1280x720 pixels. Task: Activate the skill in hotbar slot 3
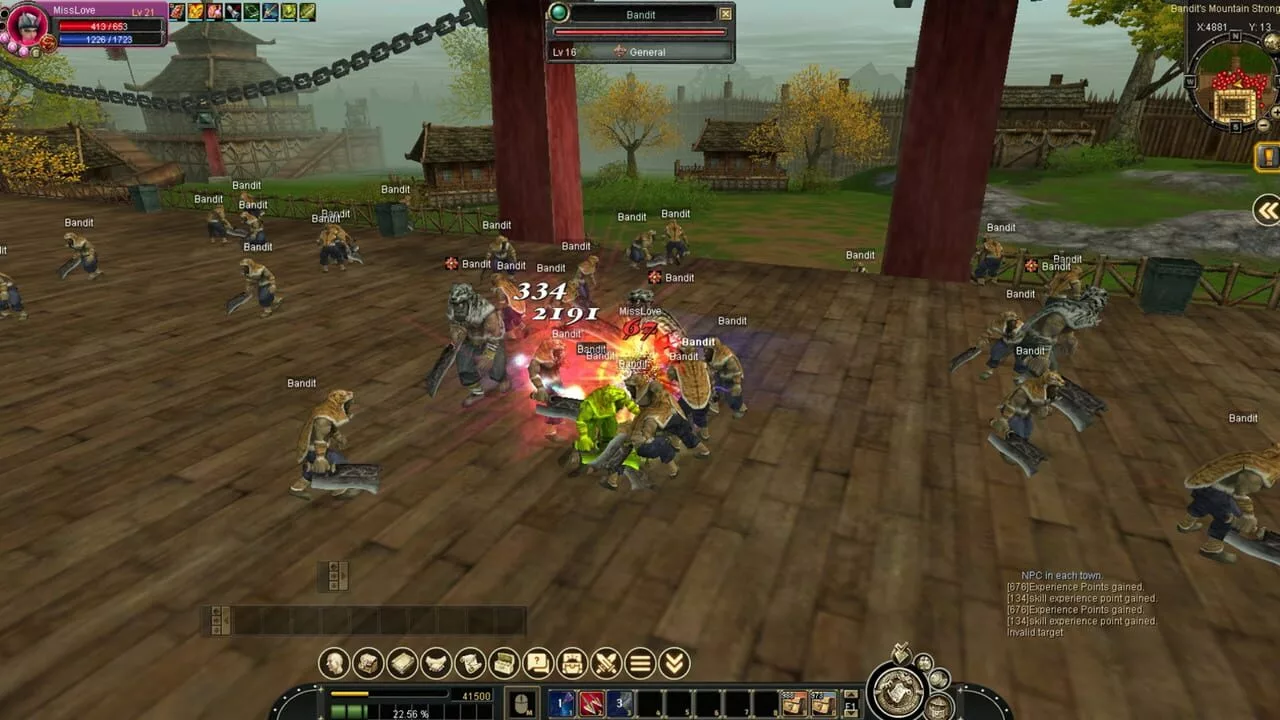click(x=620, y=704)
